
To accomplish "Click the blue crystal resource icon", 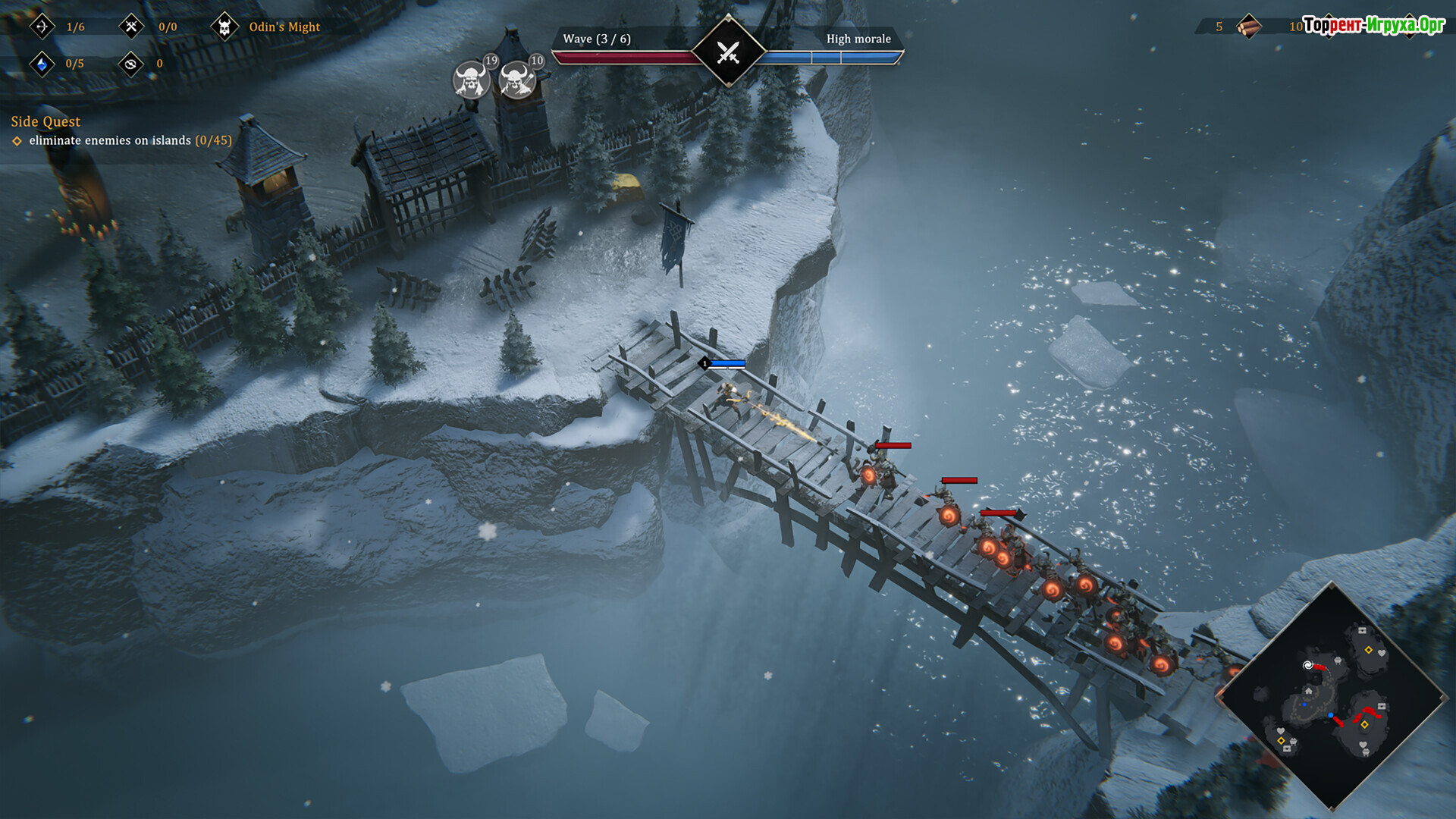I will [x=42, y=64].
